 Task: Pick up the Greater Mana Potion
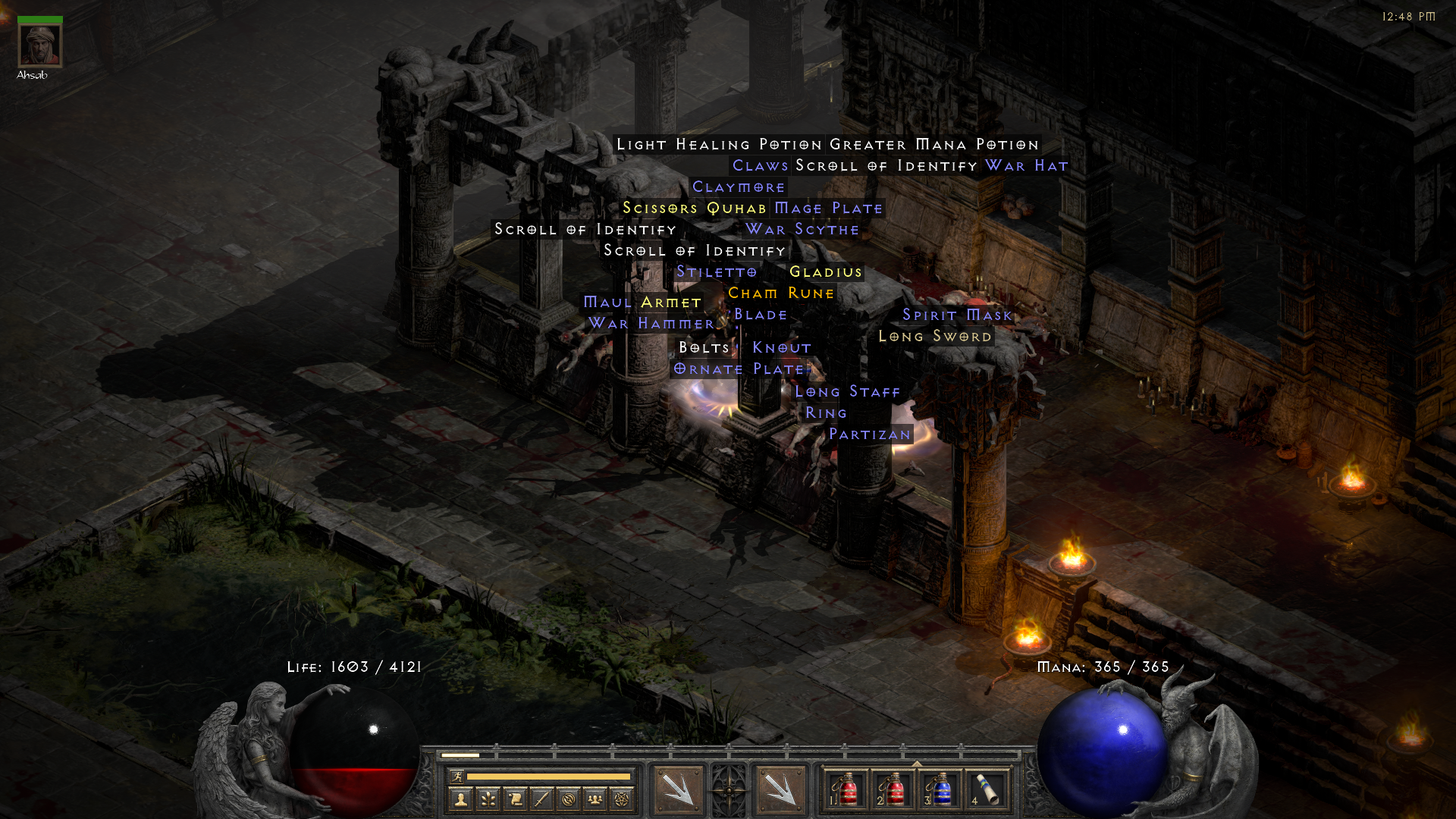(933, 143)
